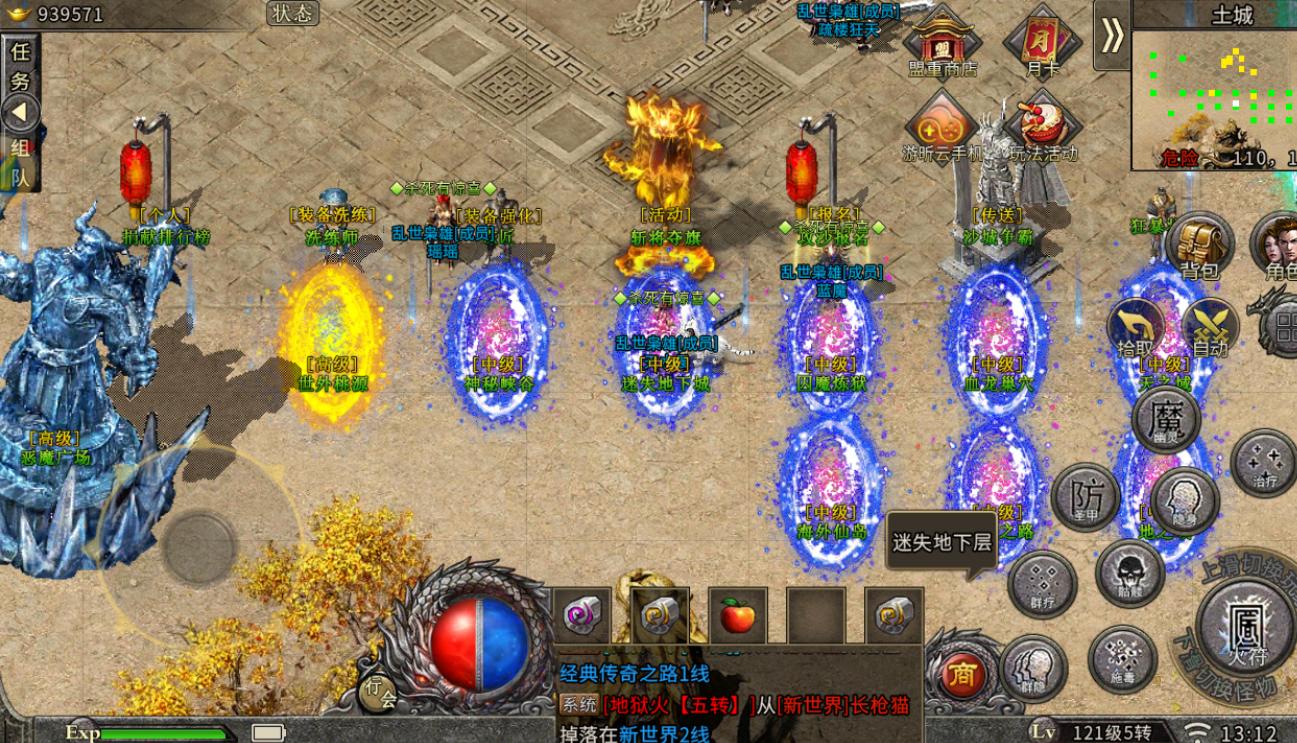Activate the 防 armor skill
This screenshot has width=1297, height=743.
1083,497
